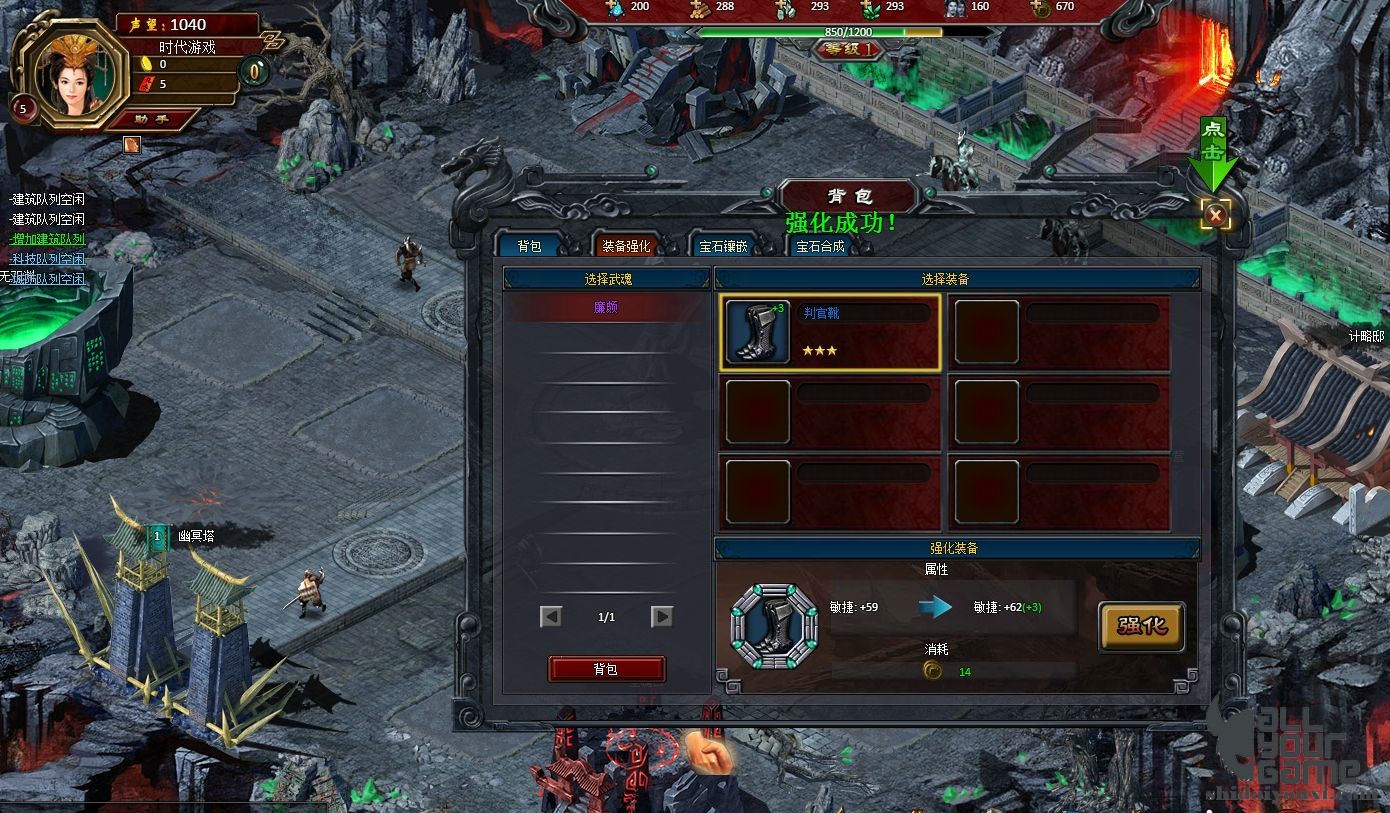The width and height of the screenshot is (1390, 813).
Task: Select the 廉颇 hero in the list
Action: [x=606, y=308]
